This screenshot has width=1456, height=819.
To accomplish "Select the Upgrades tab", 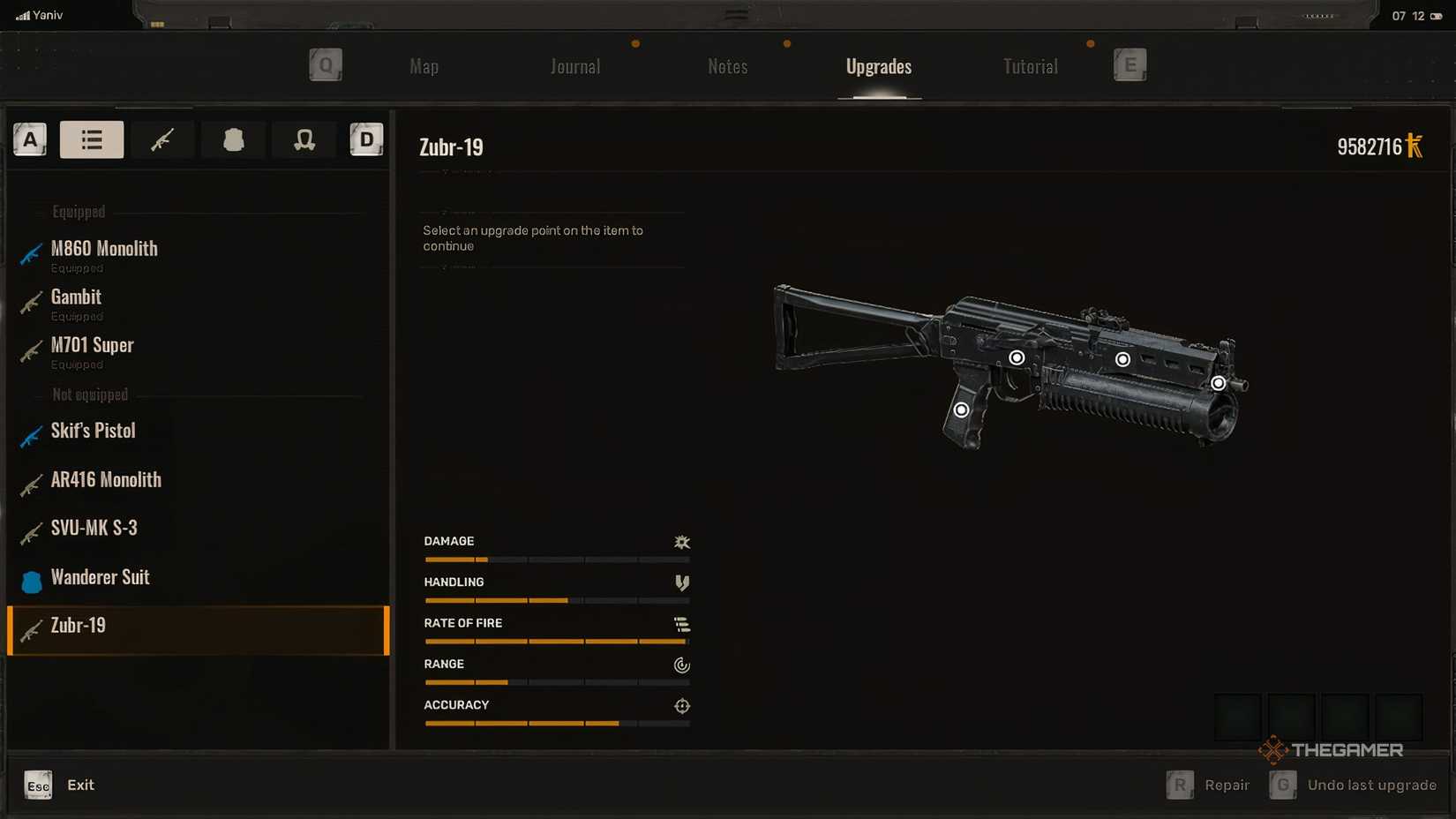I will [878, 67].
